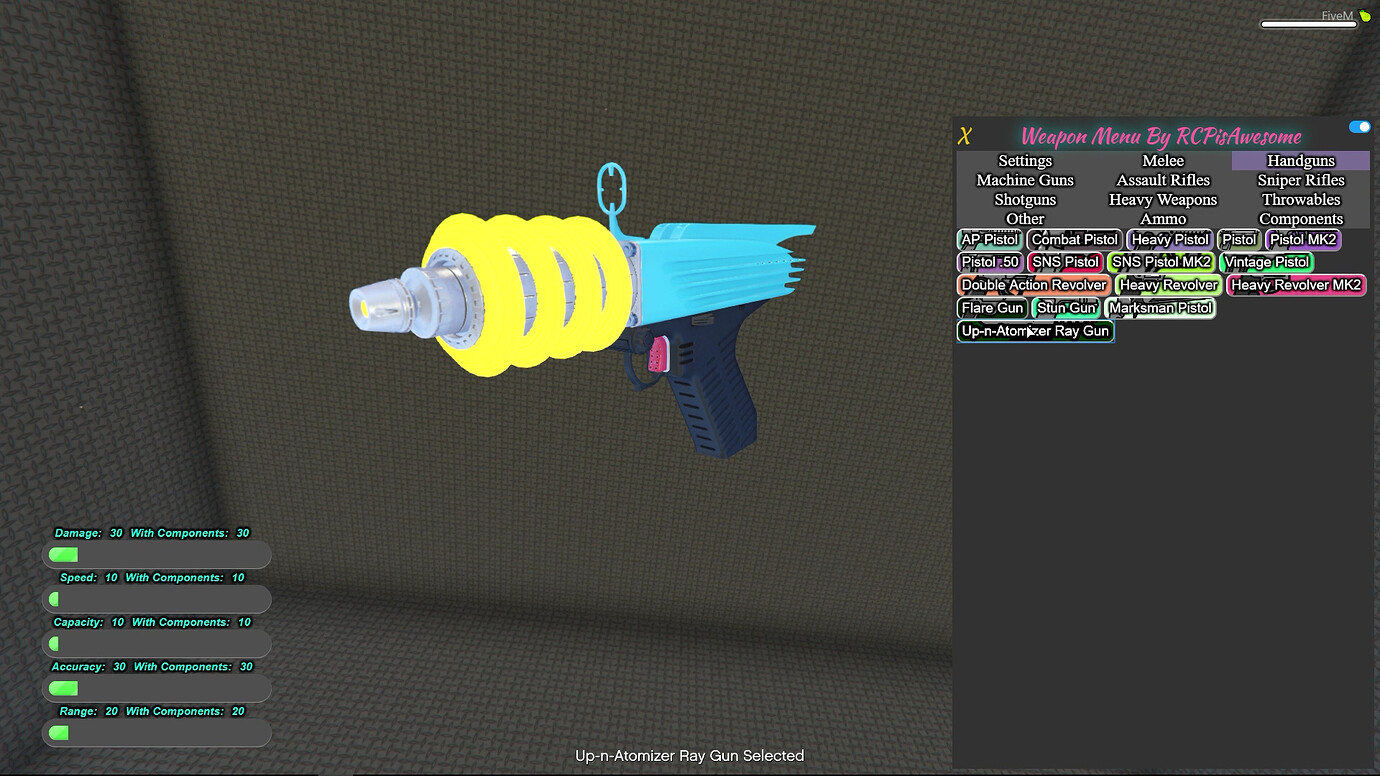Choose the SNS Pistol MK2
Image resolution: width=1380 pixels, height=776 pixels.
coord(1161,261)
